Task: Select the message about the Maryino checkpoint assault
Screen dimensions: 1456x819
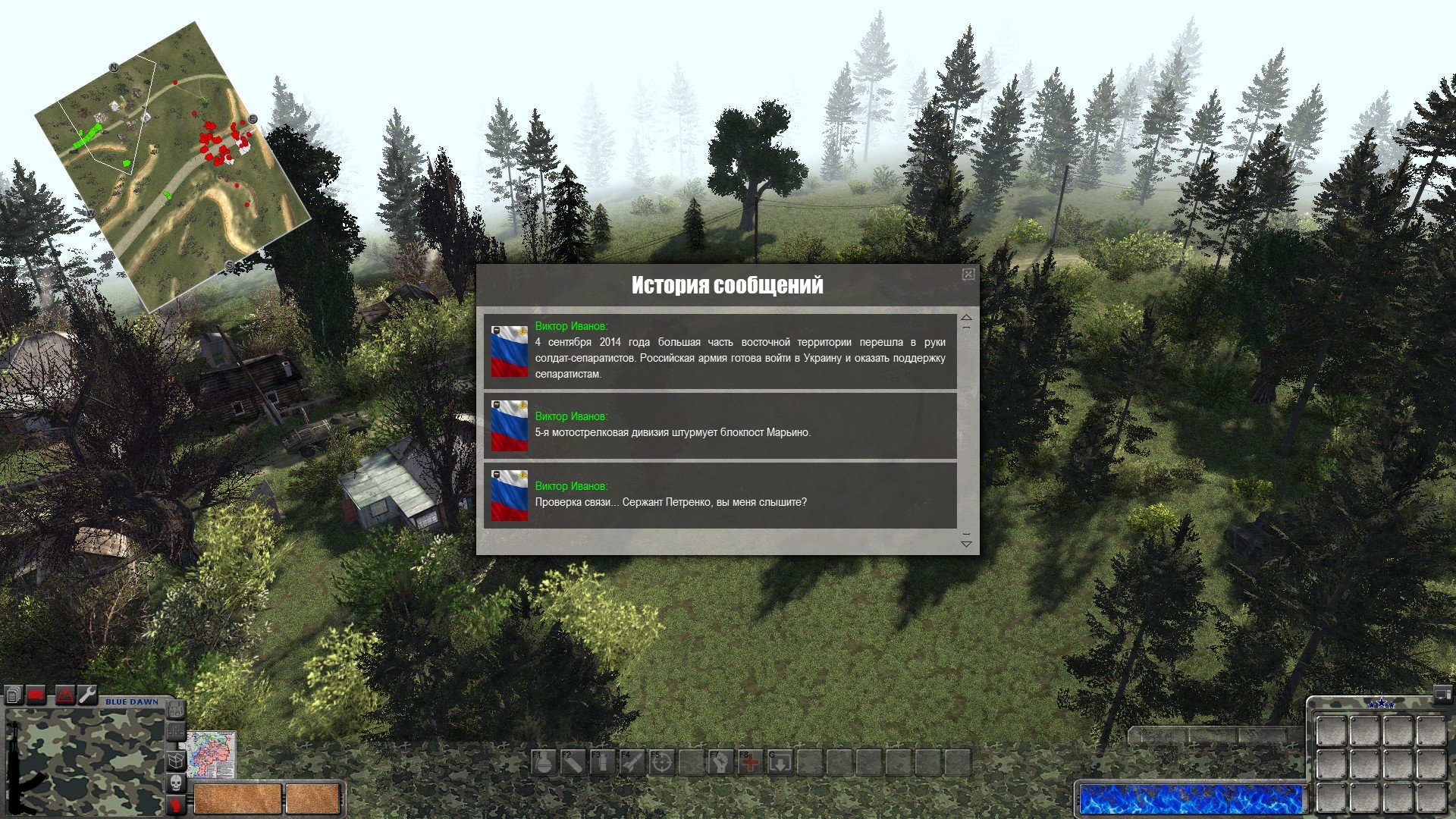Action: (720, 425)
